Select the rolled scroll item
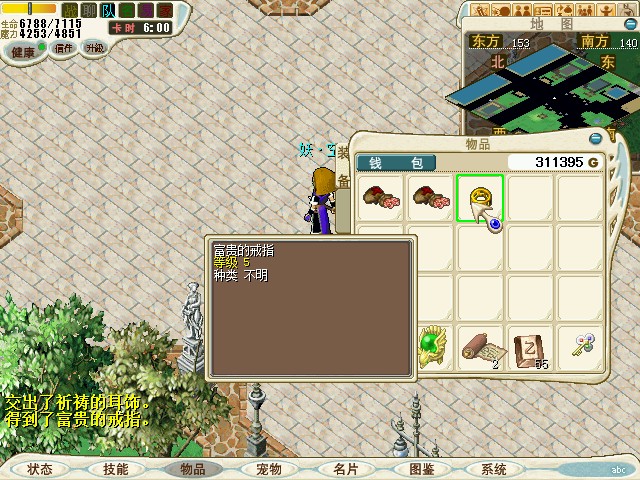The image size is (640, 480). 481,347
